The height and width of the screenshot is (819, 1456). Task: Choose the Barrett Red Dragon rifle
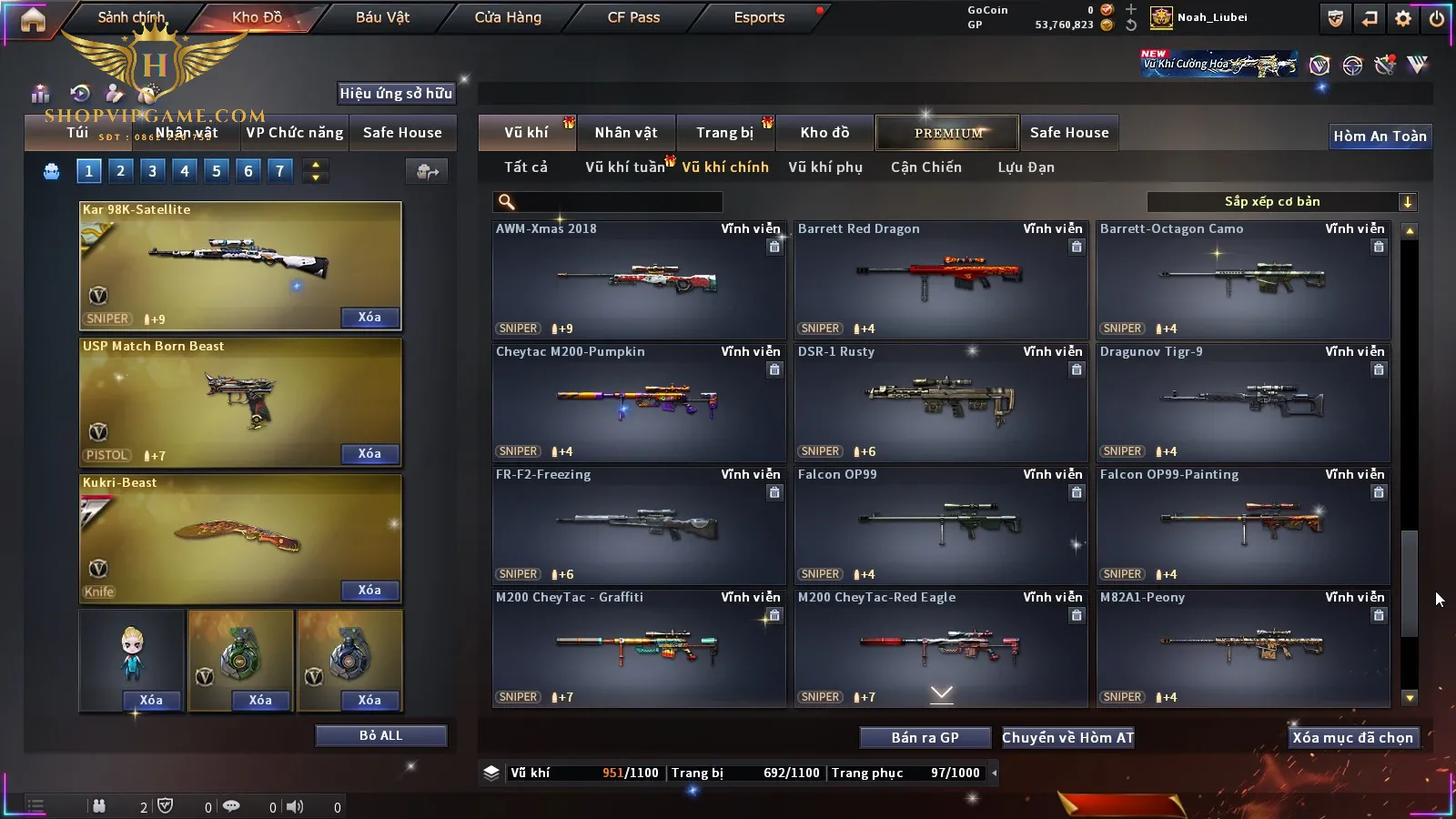[940, 280]
